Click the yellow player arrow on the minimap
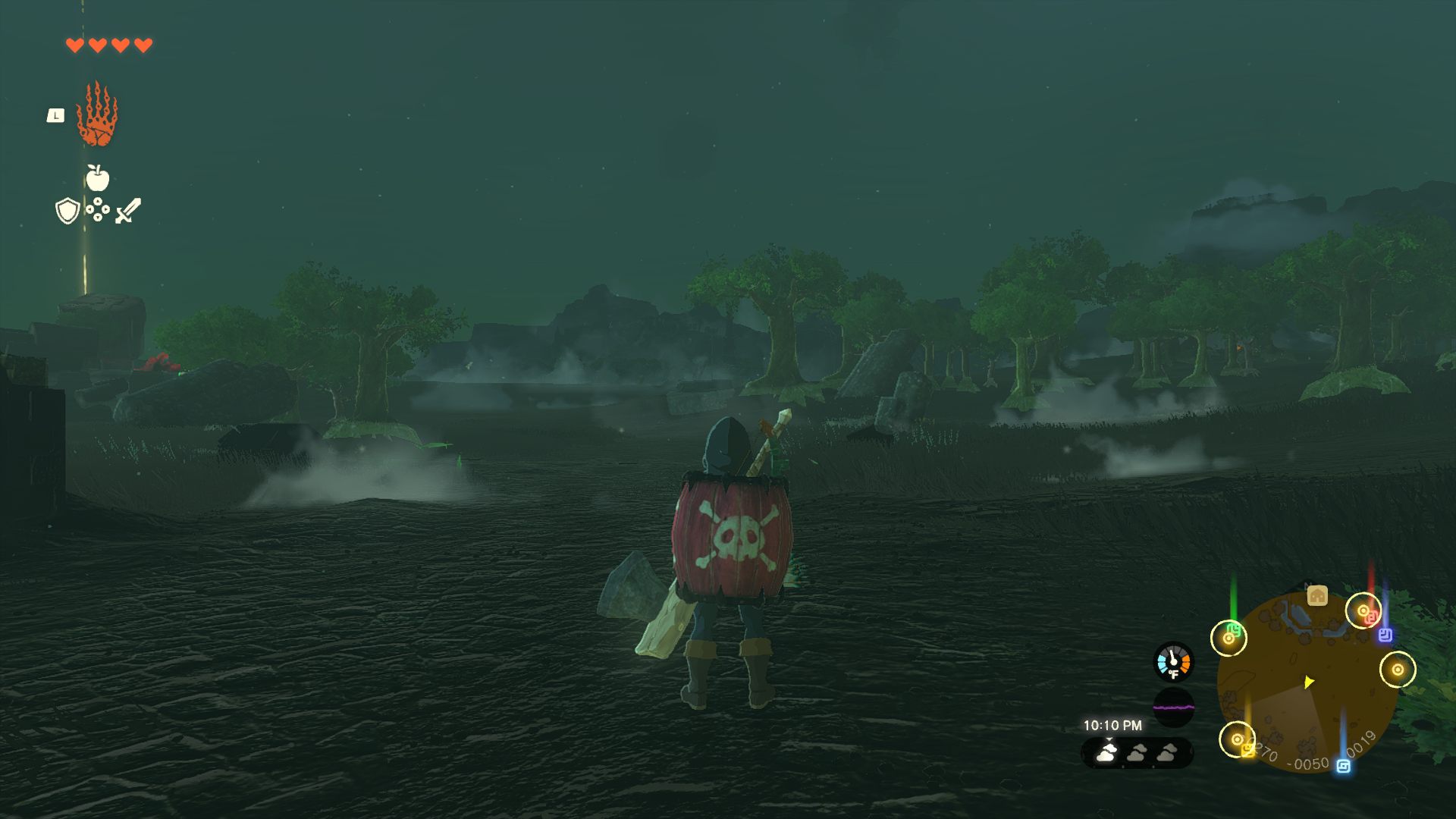 click(1309, 682)
